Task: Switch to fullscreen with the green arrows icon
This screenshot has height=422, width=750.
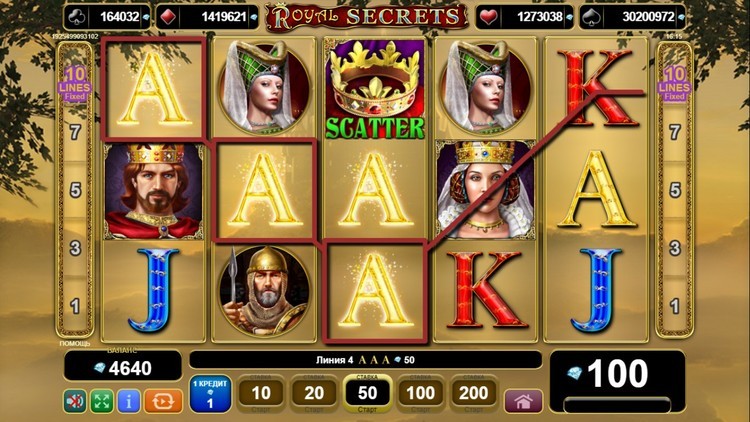Action: point(102,401)
